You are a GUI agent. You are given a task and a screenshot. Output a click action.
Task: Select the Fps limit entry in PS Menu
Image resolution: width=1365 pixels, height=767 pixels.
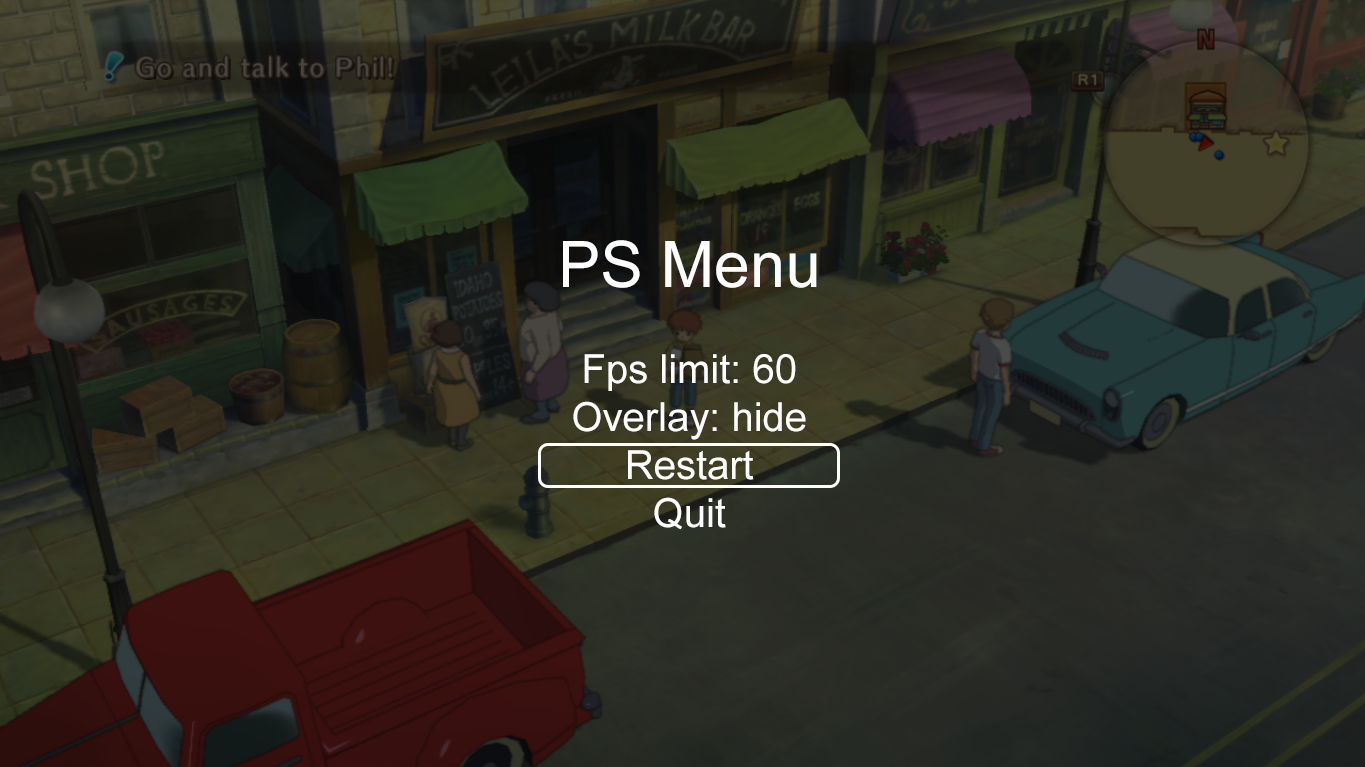tap(688, 369)
